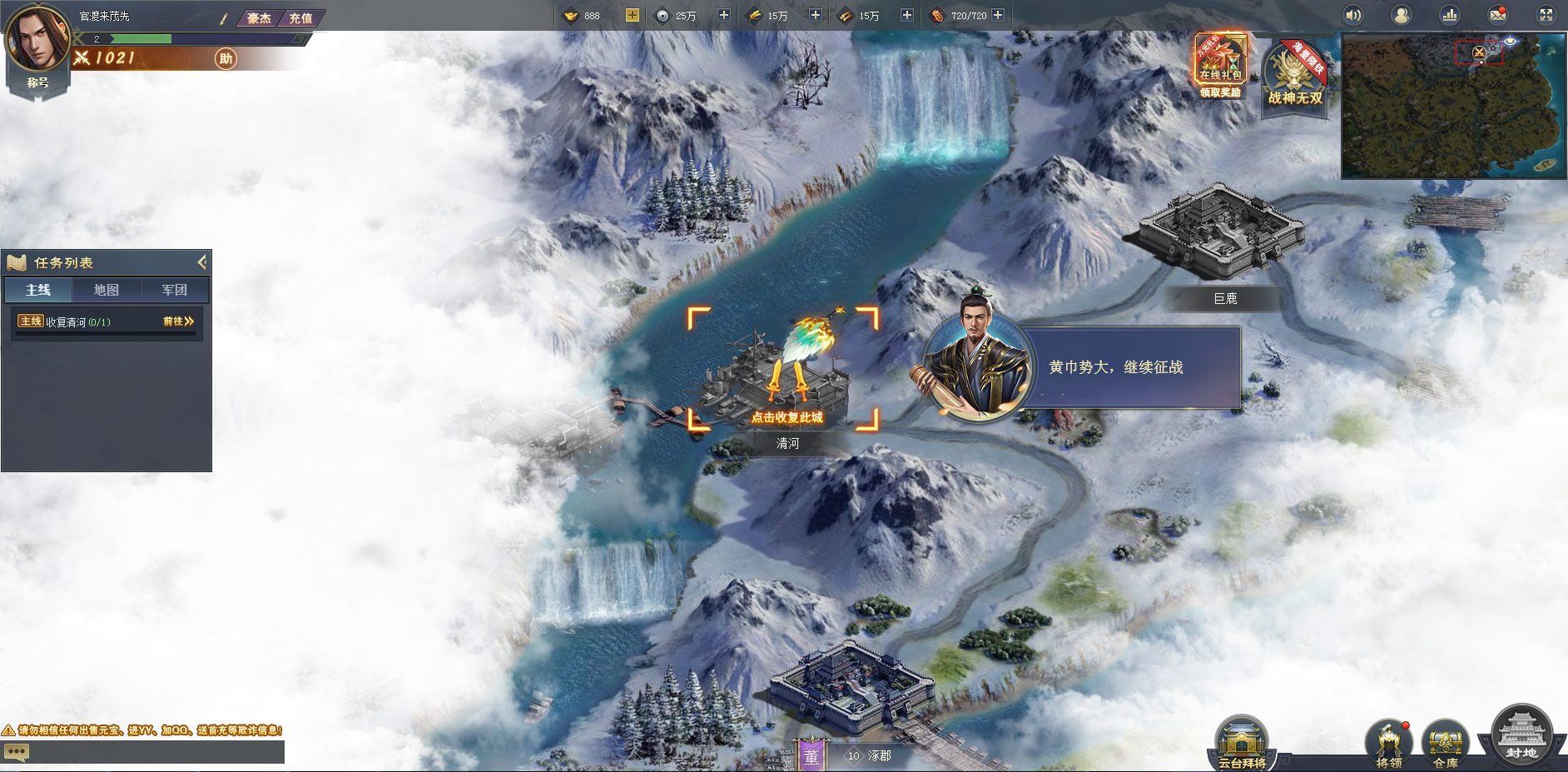The width and height of the screenshot is (1568, 772).
Task: Add more gold ingots with the plus
Action: tap(632, 15)
